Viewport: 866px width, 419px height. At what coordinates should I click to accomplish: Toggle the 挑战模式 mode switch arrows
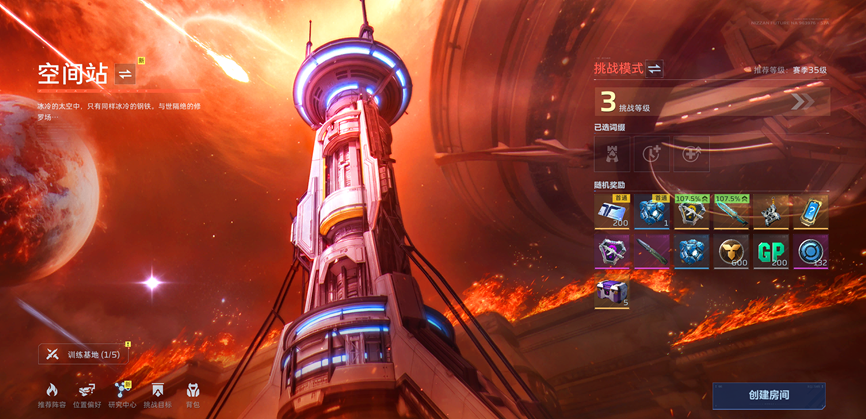654,69
